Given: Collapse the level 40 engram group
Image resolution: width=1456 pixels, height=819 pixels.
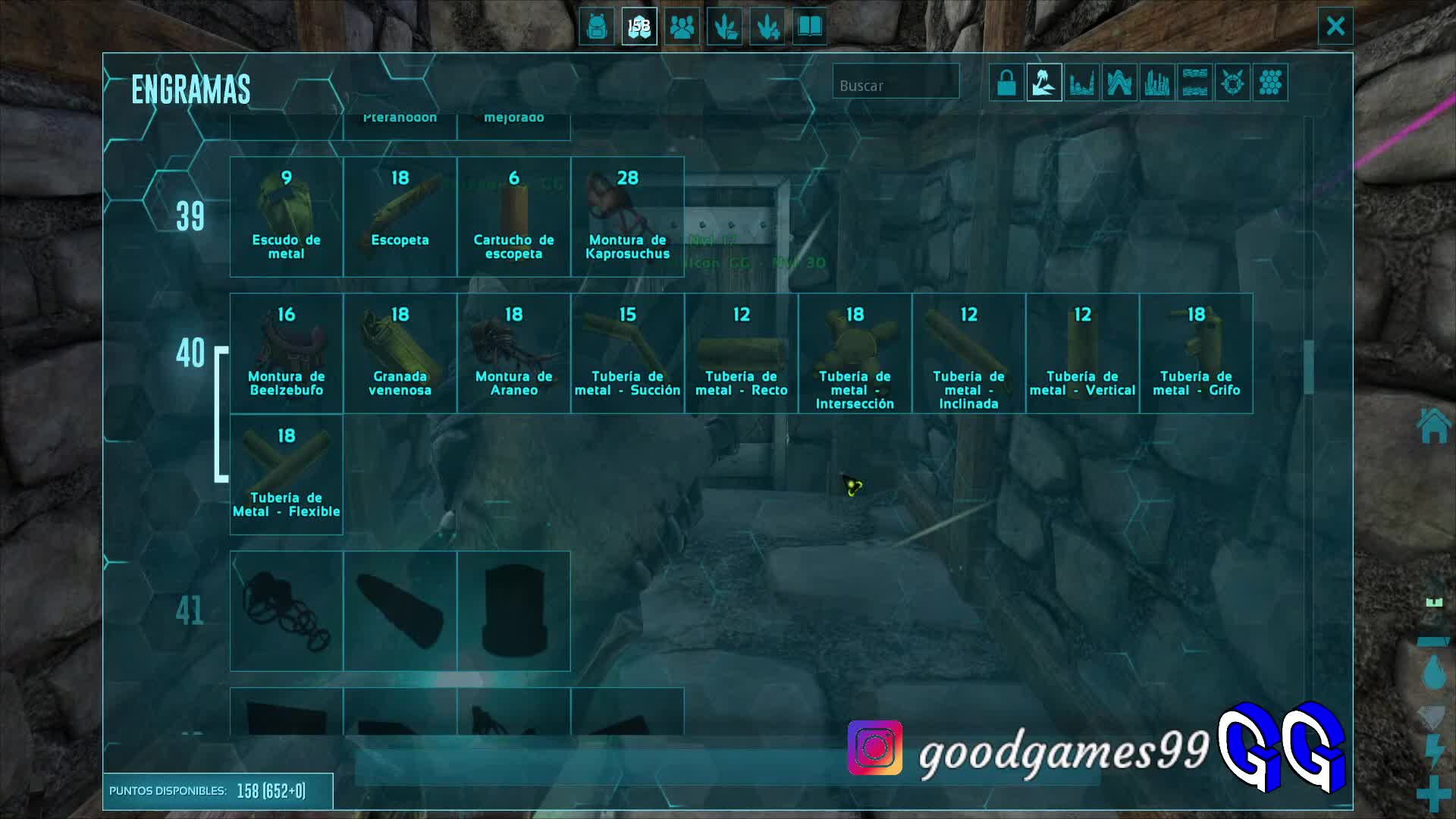Looking at the screenshot, I should coord(191,353).
